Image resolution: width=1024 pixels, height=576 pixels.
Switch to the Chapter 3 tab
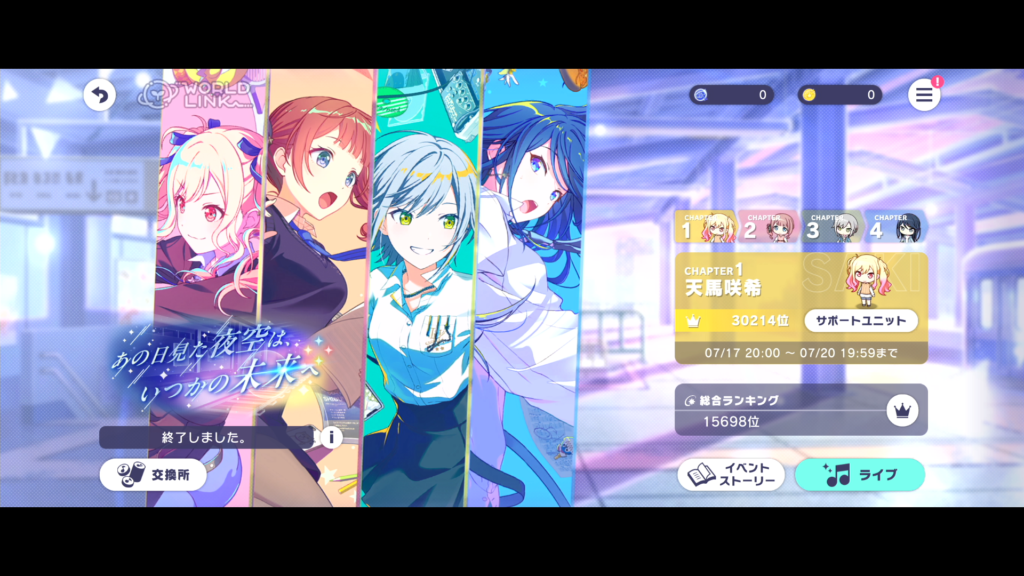(x=833, y=228)
